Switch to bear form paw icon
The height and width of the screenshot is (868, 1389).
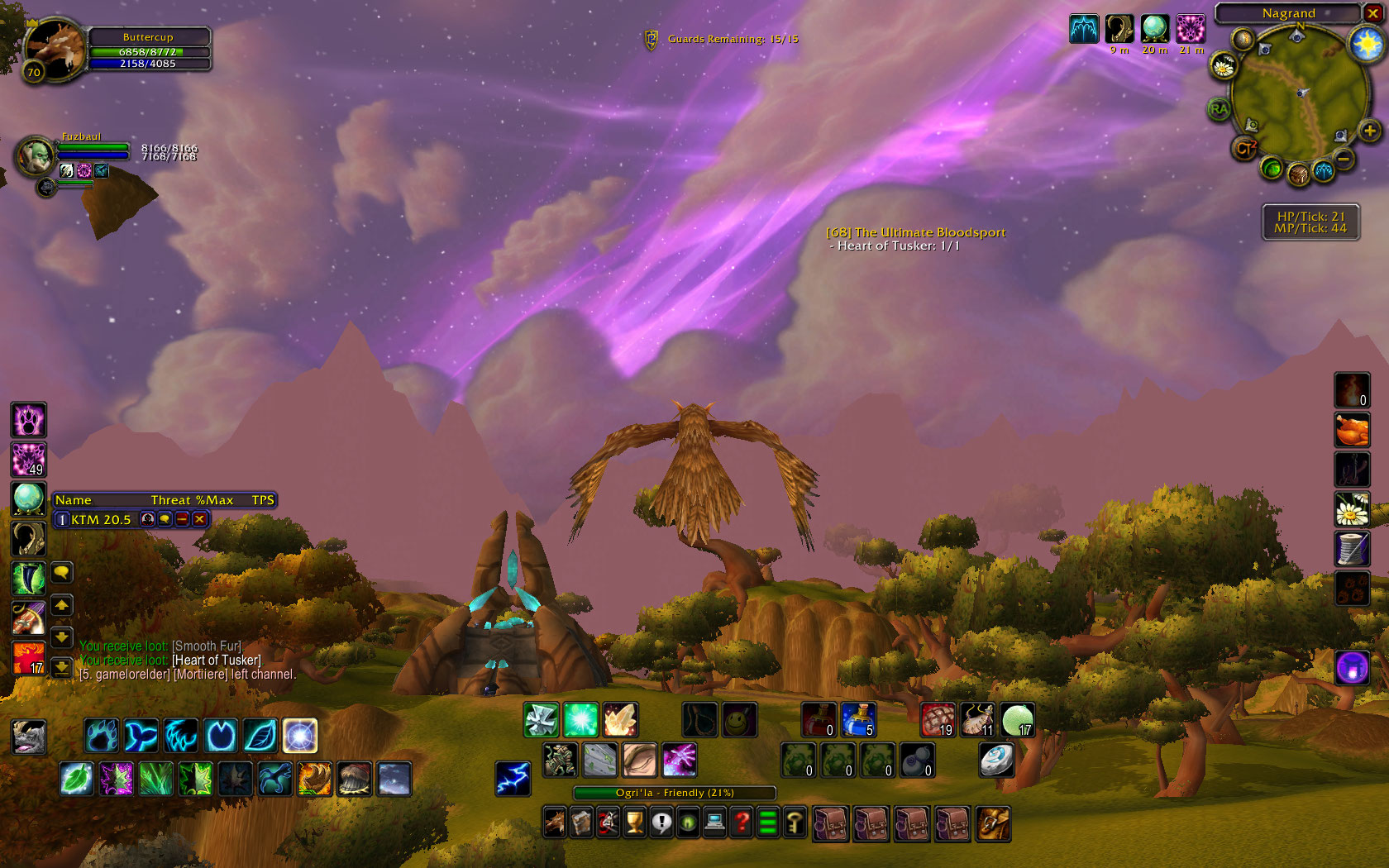(101, 736)
